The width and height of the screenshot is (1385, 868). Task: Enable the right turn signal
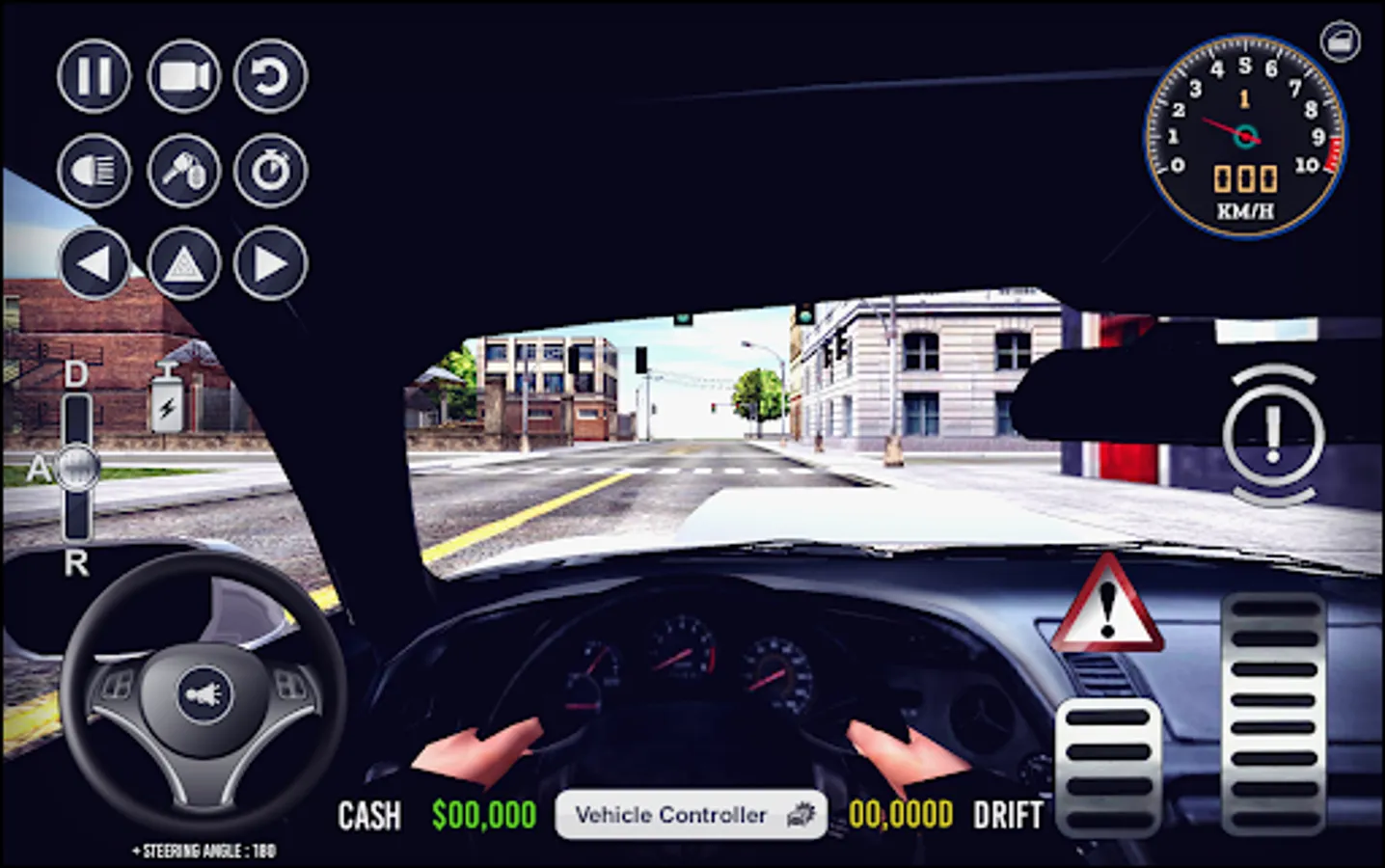click(271, 263)
